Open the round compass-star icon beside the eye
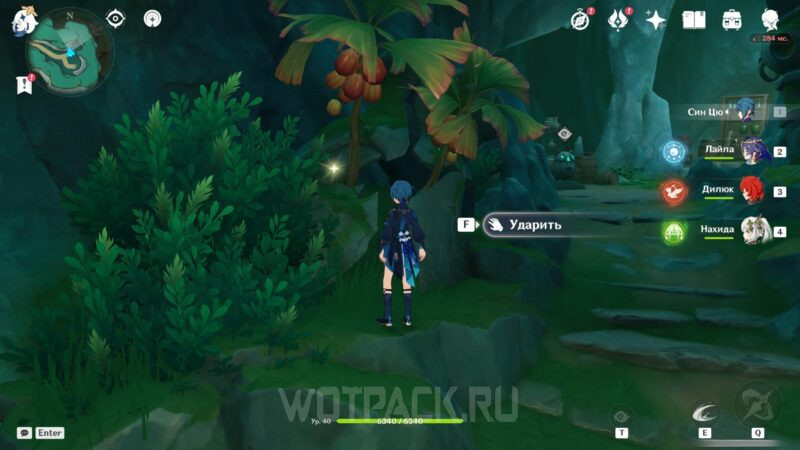This screenshot has height=450, width=800. 152,18
